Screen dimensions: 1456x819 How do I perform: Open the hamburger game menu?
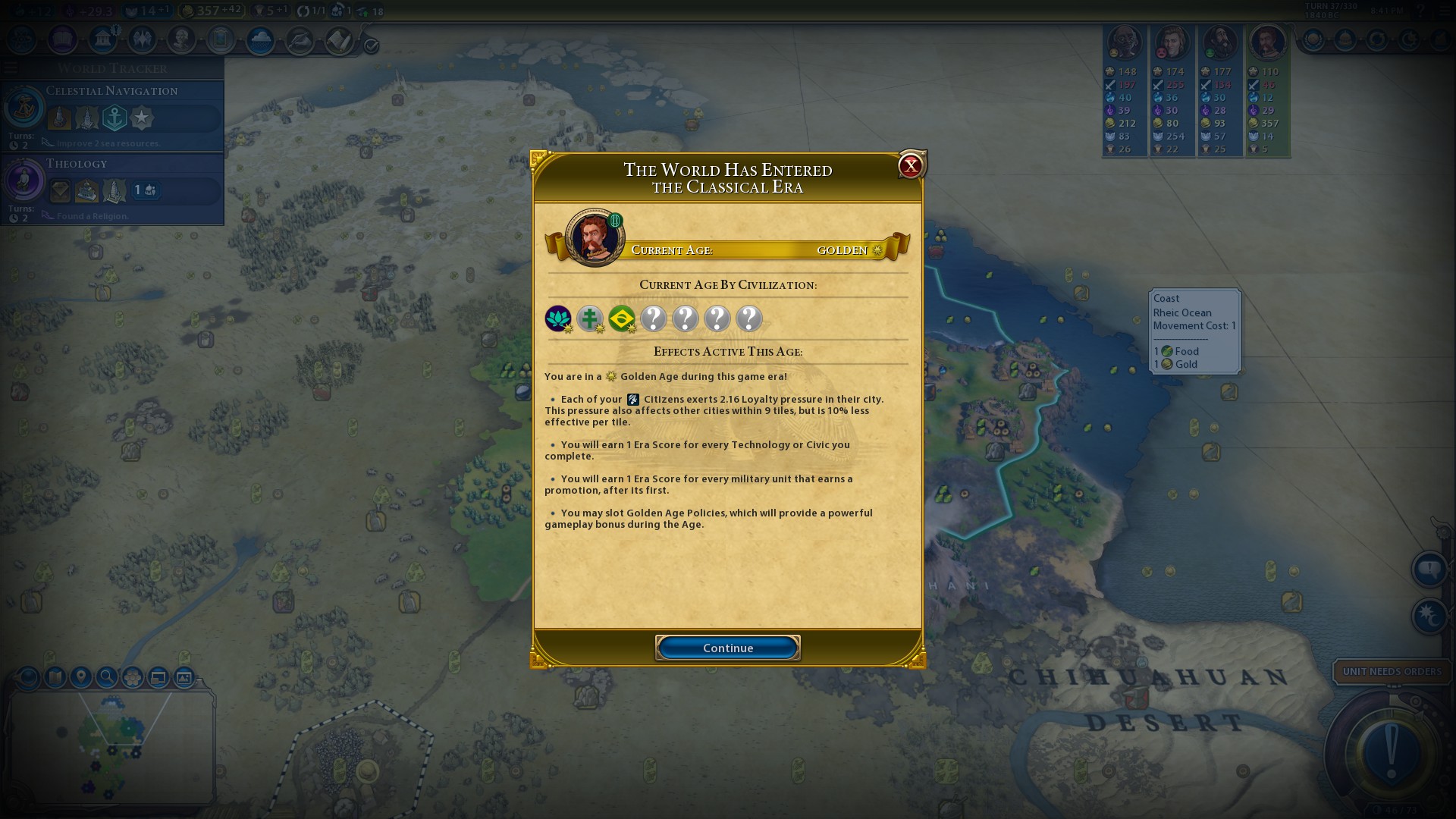[x=11, y=68]
